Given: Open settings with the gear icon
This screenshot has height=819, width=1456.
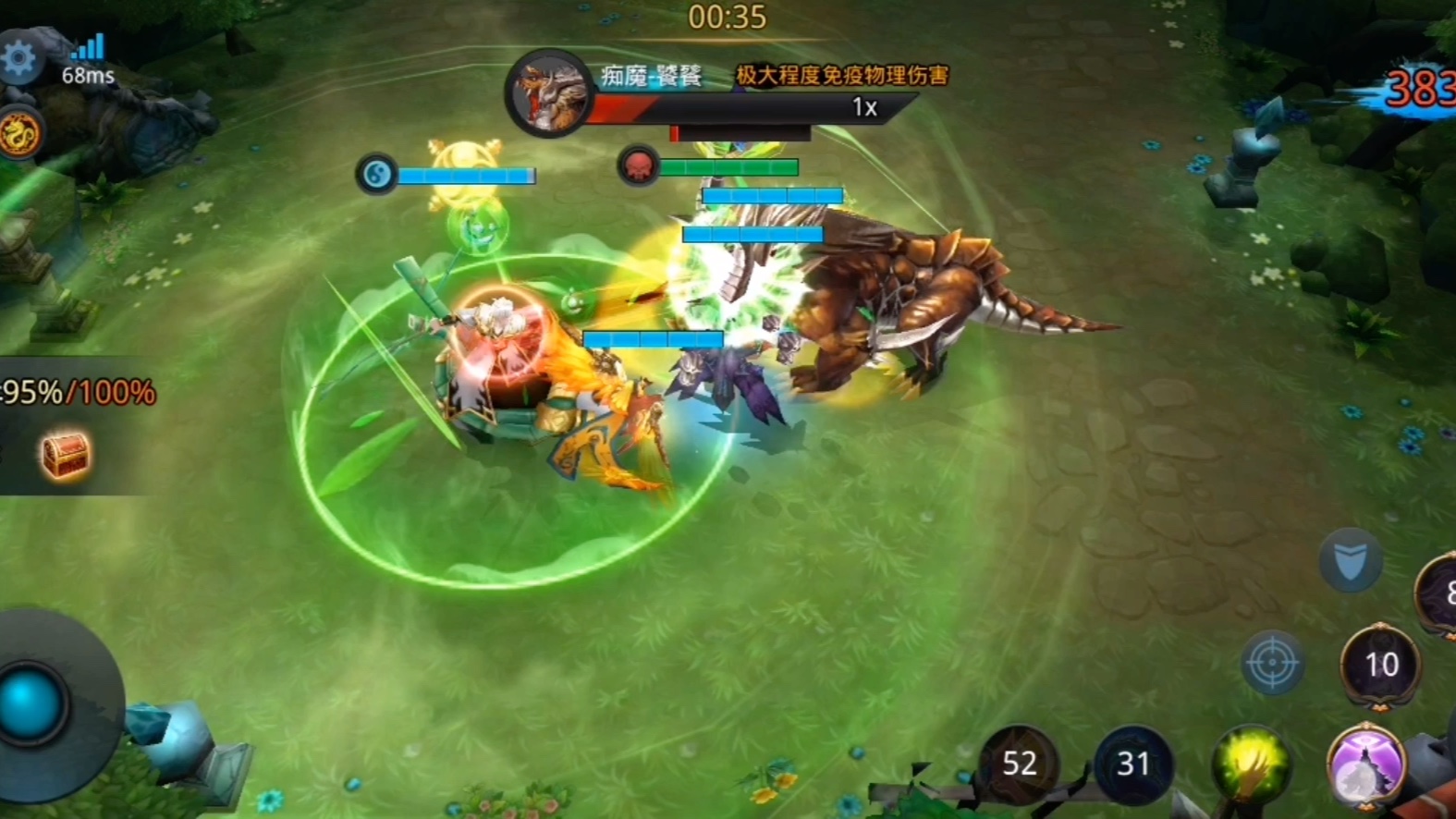Looking at the screenshot, I should click(18, 58).
